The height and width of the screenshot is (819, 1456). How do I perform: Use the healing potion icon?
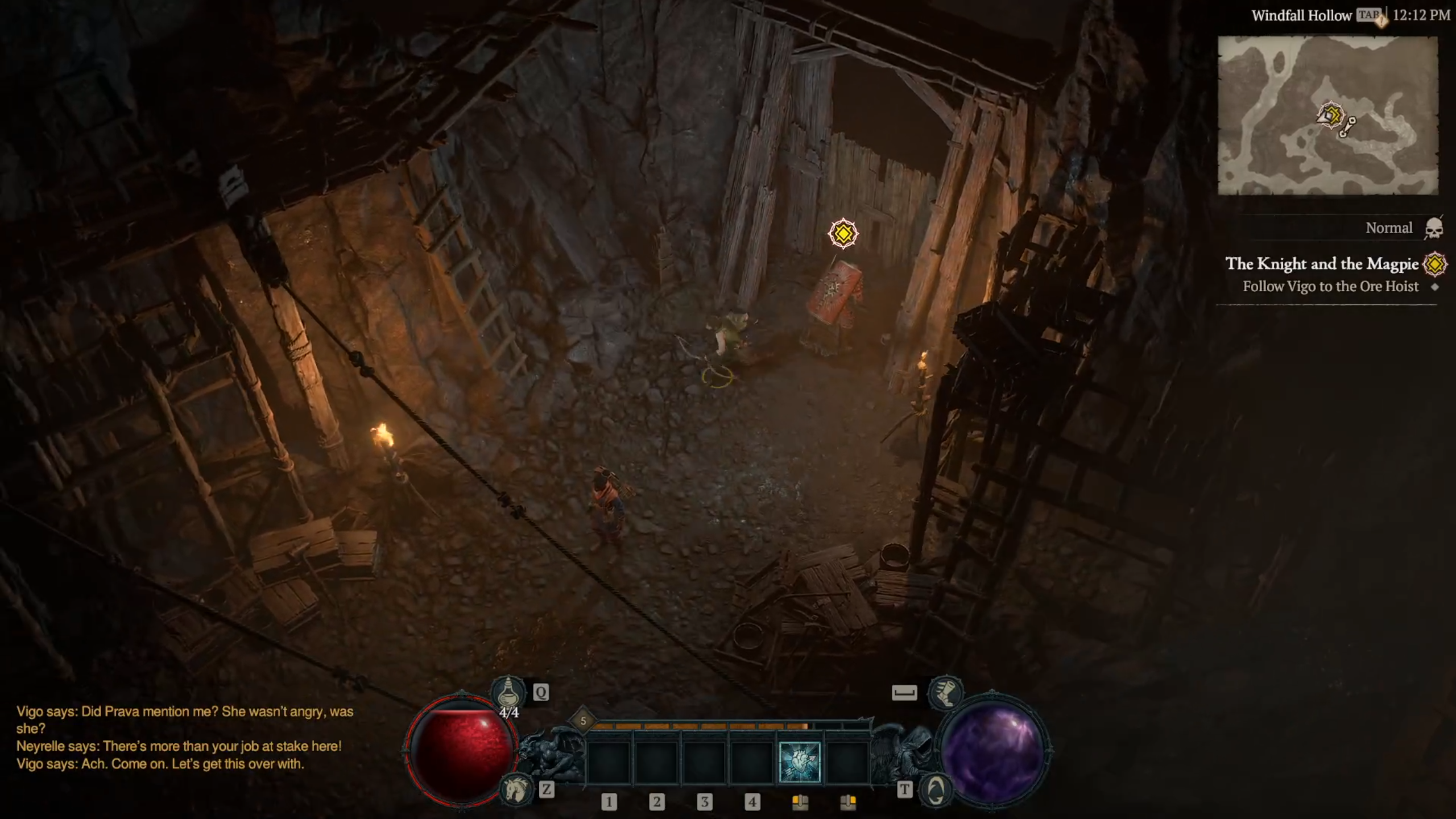[508, 693]
